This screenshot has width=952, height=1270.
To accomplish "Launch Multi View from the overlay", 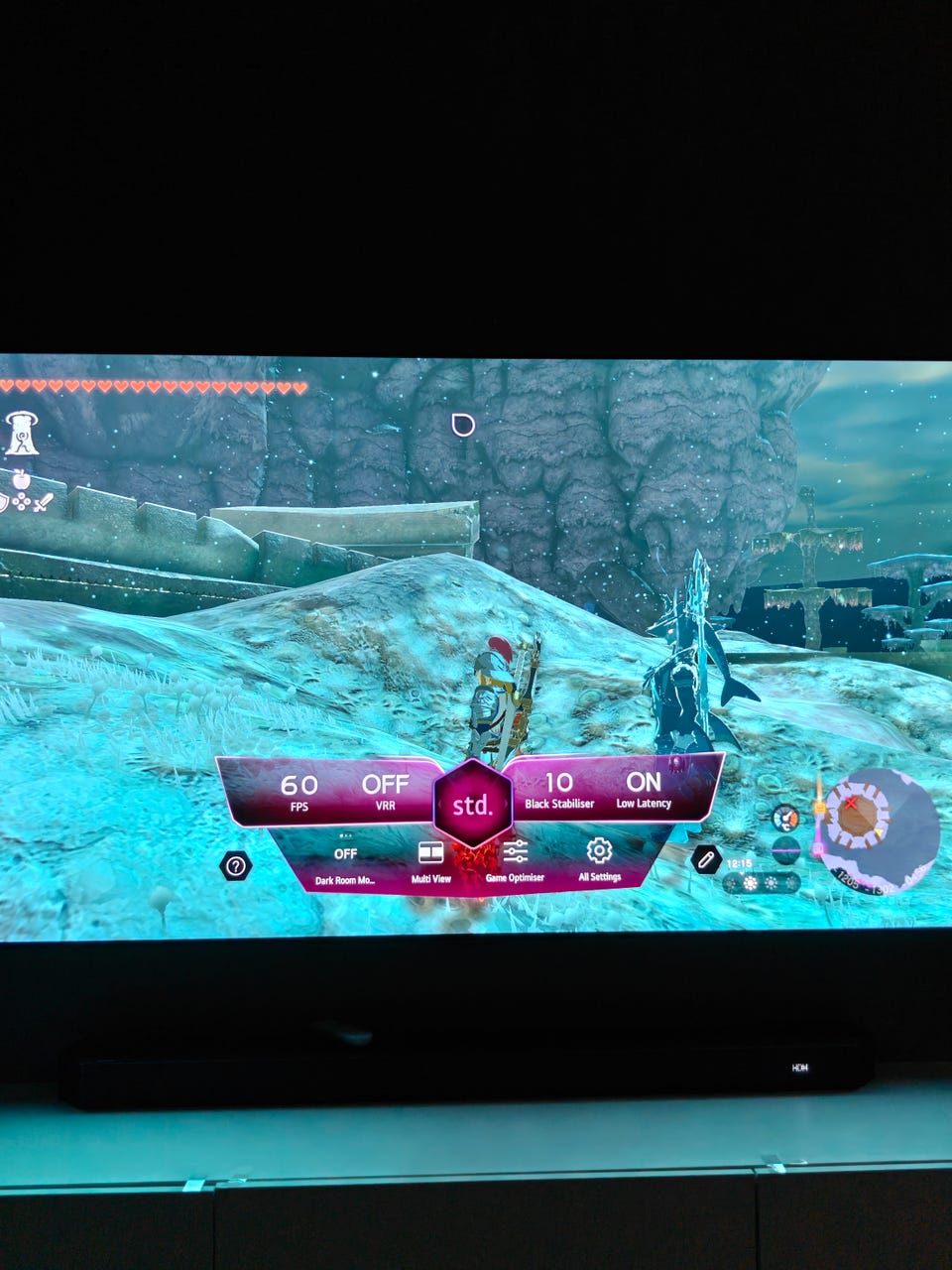I will pos(430,859).
